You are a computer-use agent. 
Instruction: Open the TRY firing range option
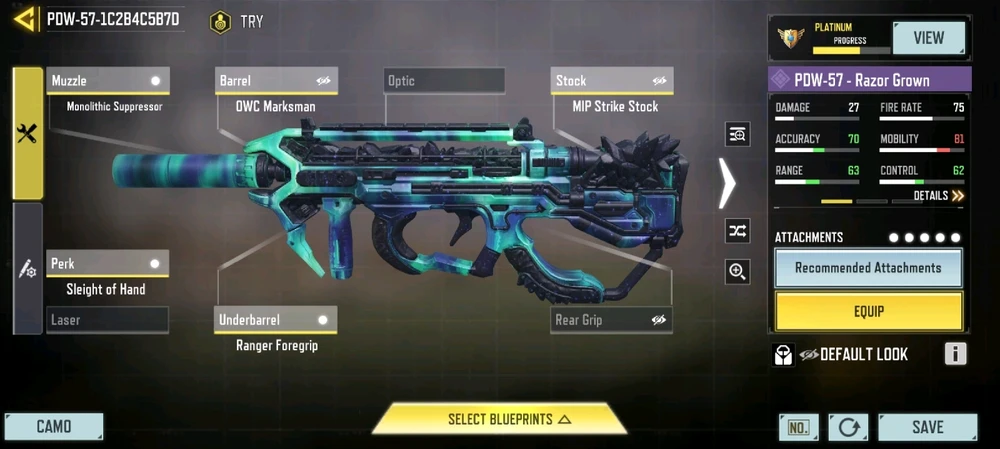pyautogui.click(x=238, y=21)
